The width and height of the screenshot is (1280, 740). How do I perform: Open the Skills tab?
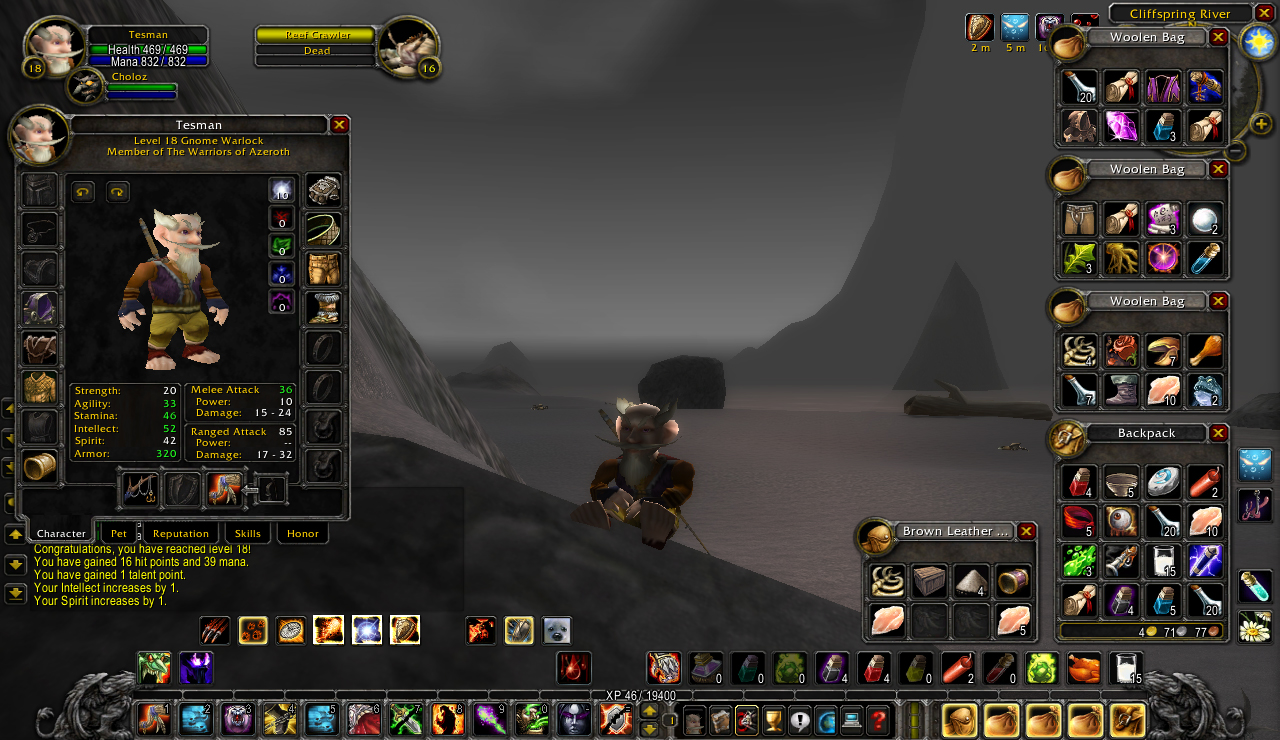point(247,534)
